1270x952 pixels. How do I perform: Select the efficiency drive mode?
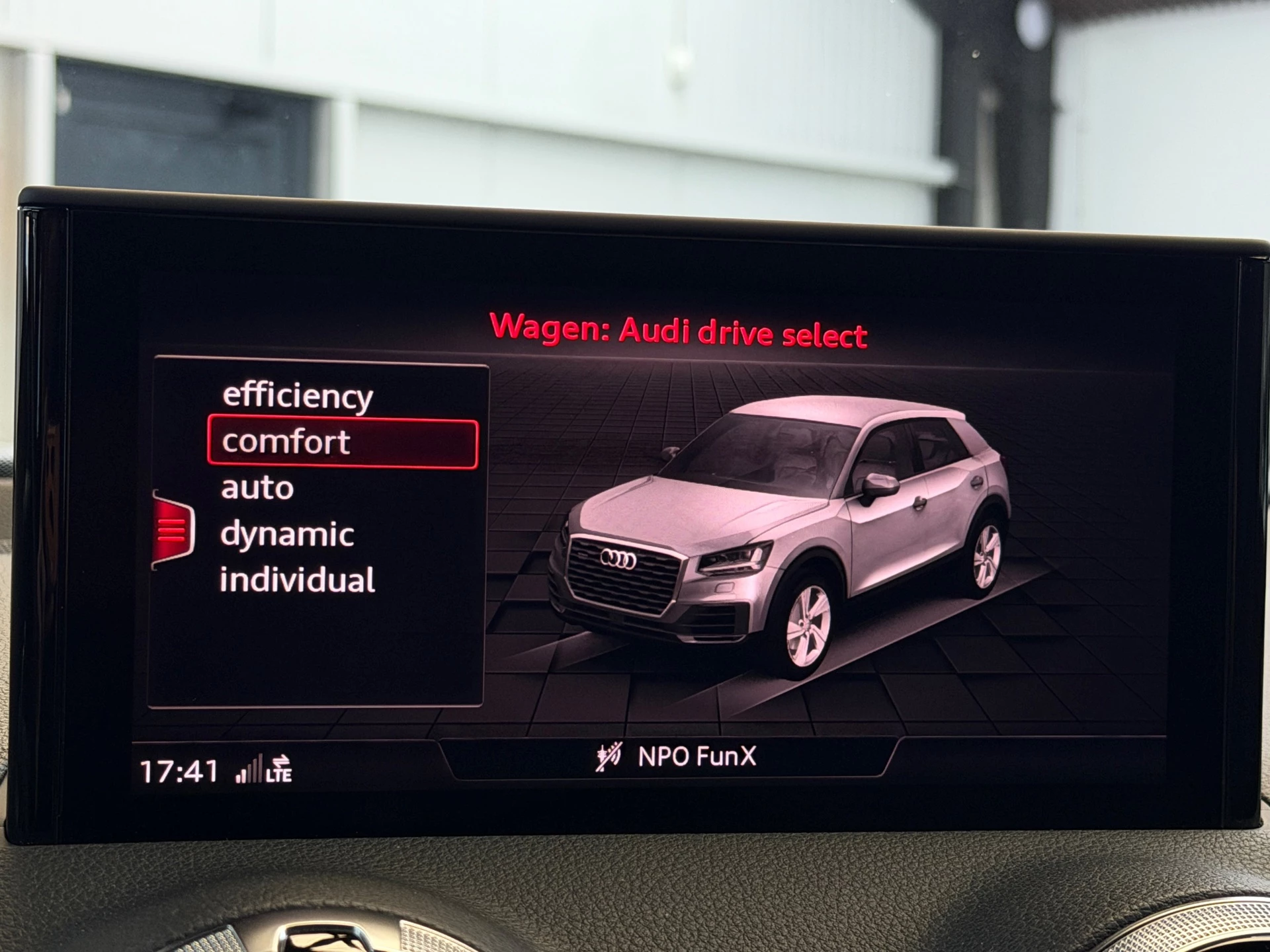pos(298,397)
